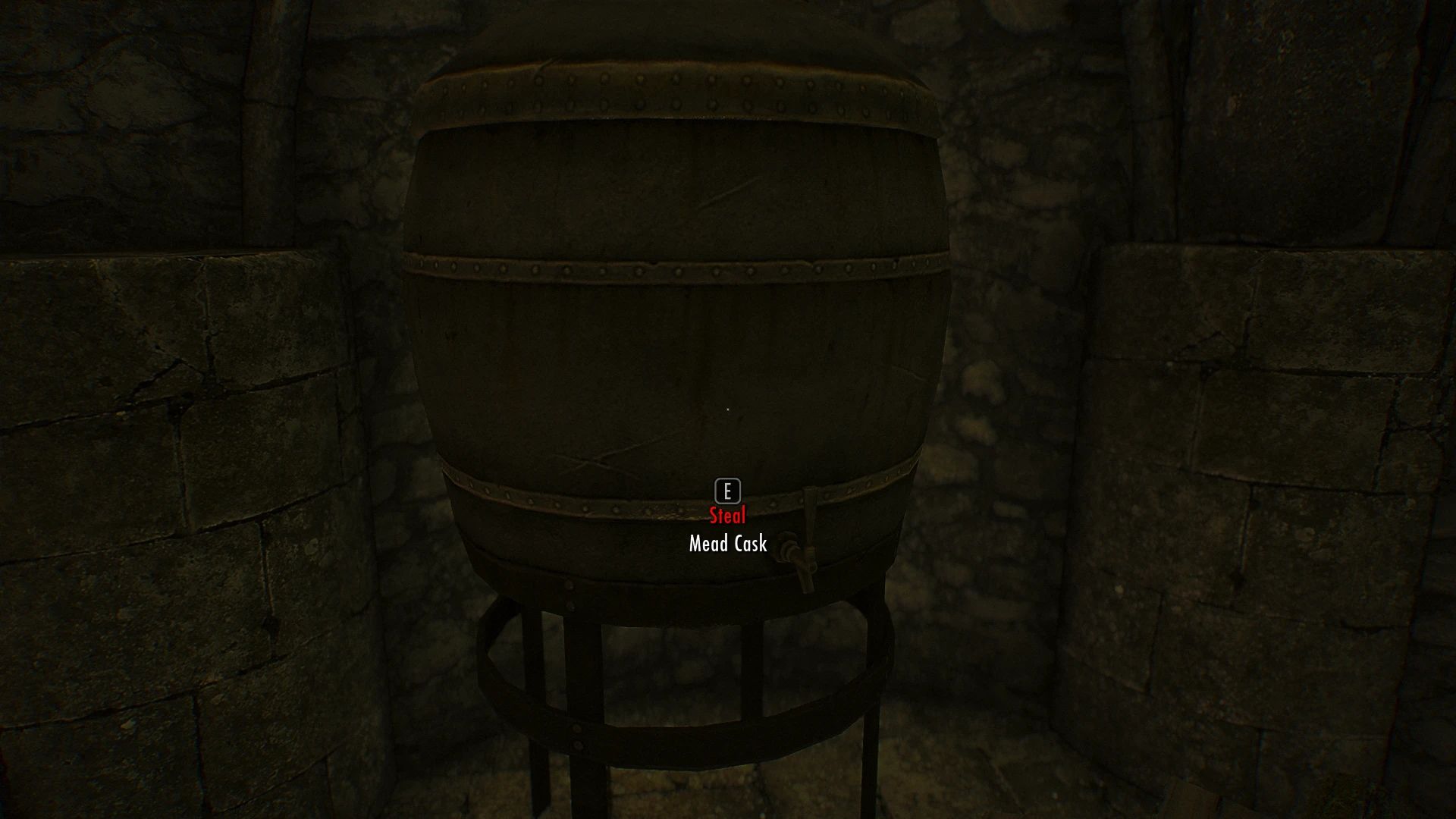The height and width of the screenshot is (819, 1456).
Task: Click the upper riveted metal band
Action: tap(682, 87)
